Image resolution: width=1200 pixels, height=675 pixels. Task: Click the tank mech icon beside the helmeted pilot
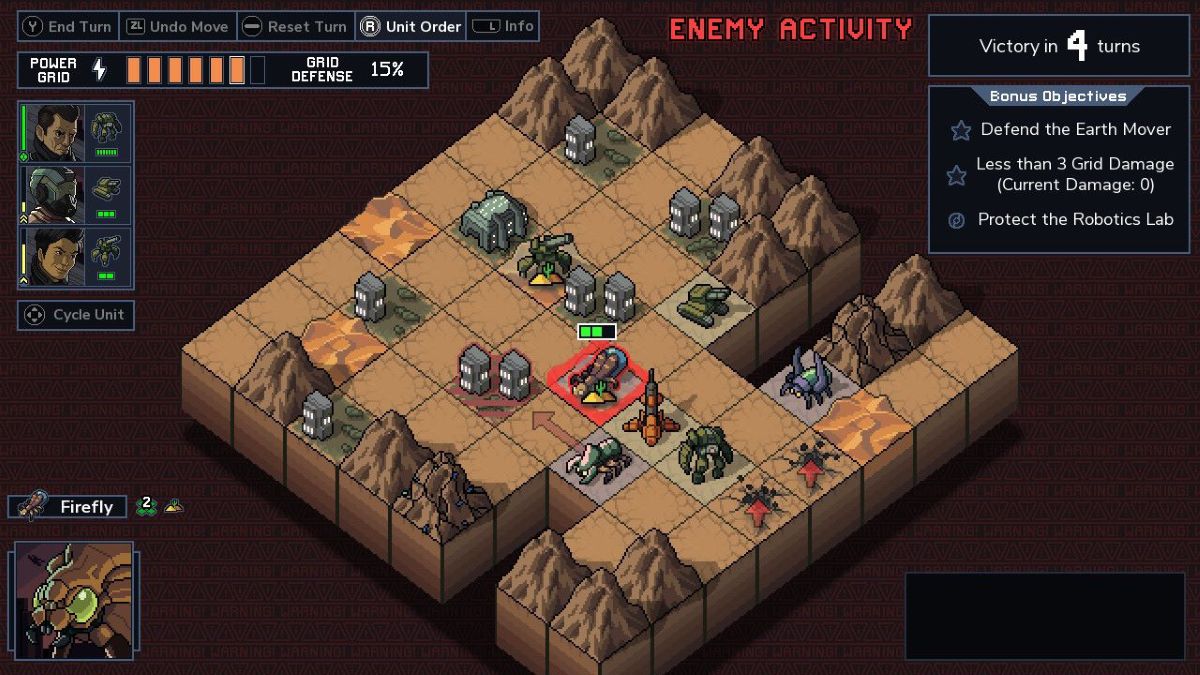tap(106, 190)
